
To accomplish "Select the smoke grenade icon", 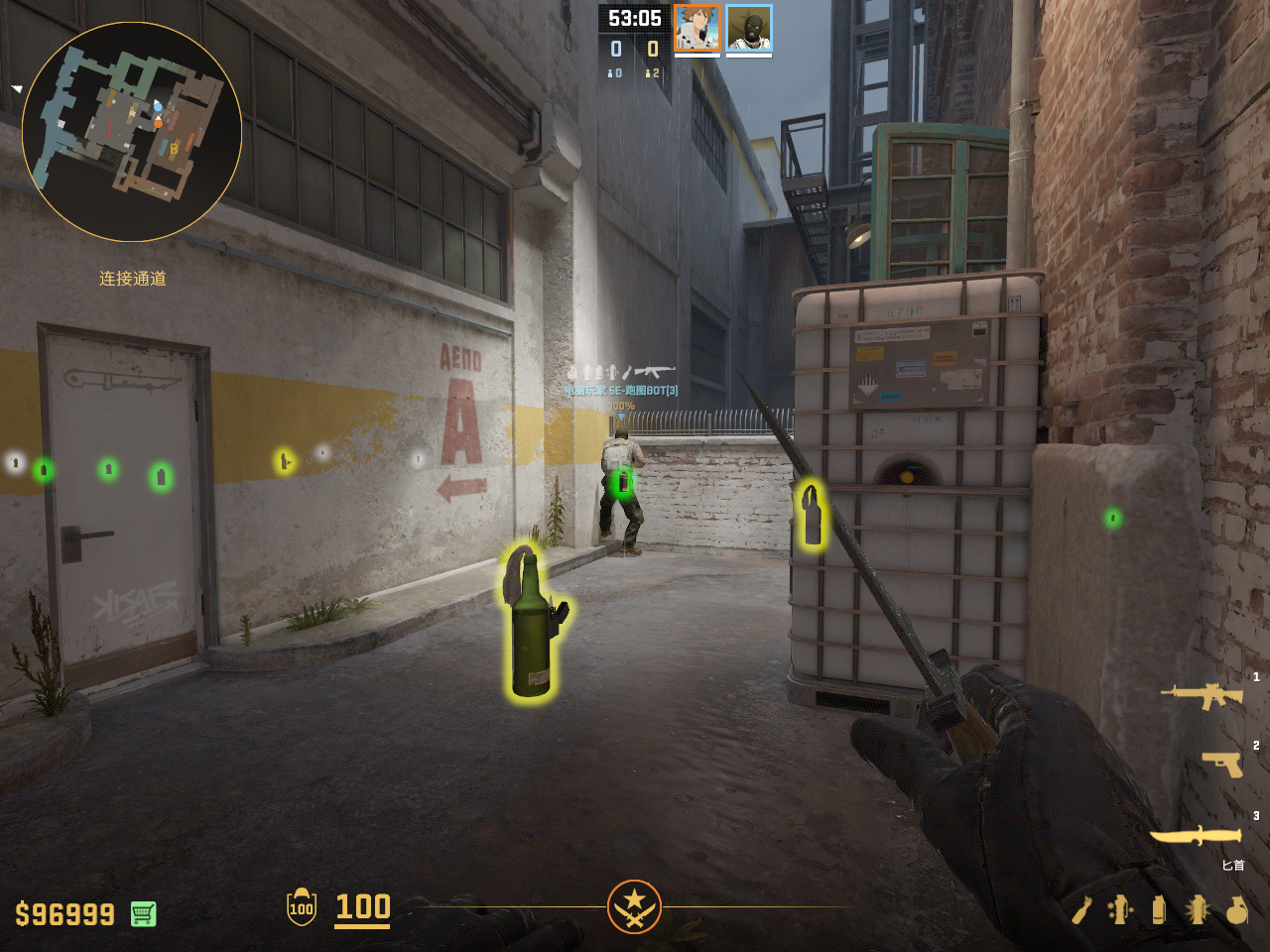I will pos(1158,909).
